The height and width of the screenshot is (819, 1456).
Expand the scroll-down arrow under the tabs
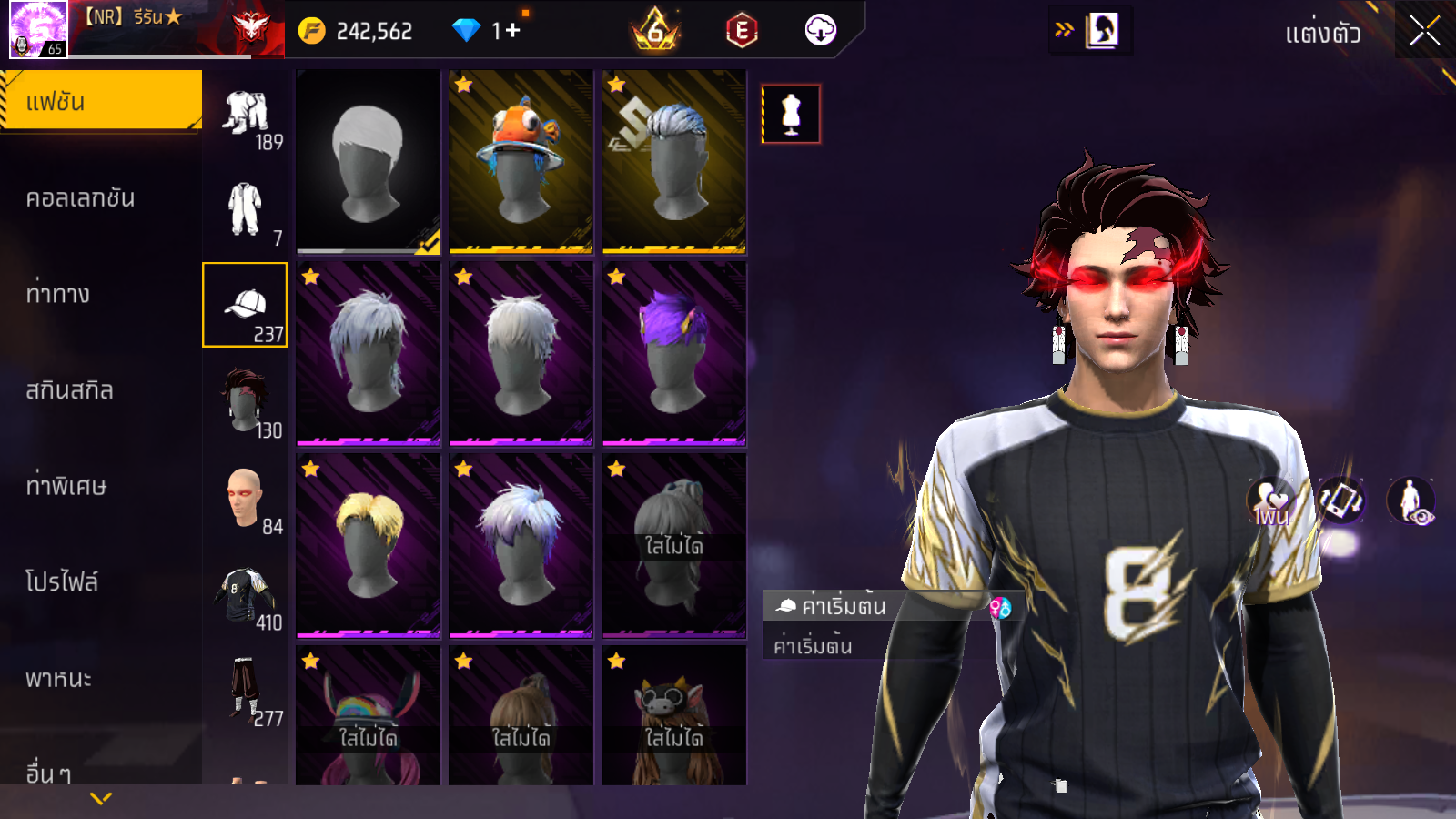101,798
